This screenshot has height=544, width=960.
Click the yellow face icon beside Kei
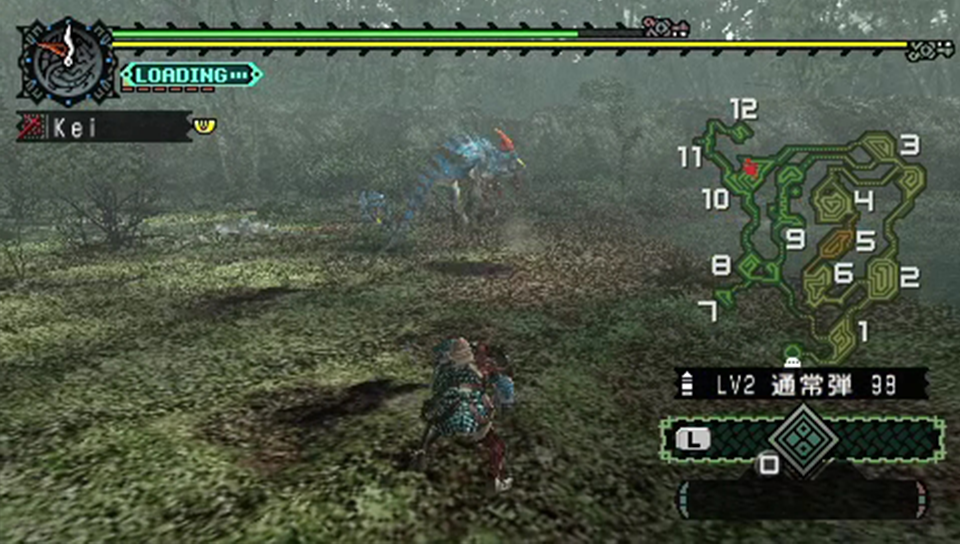203,126
